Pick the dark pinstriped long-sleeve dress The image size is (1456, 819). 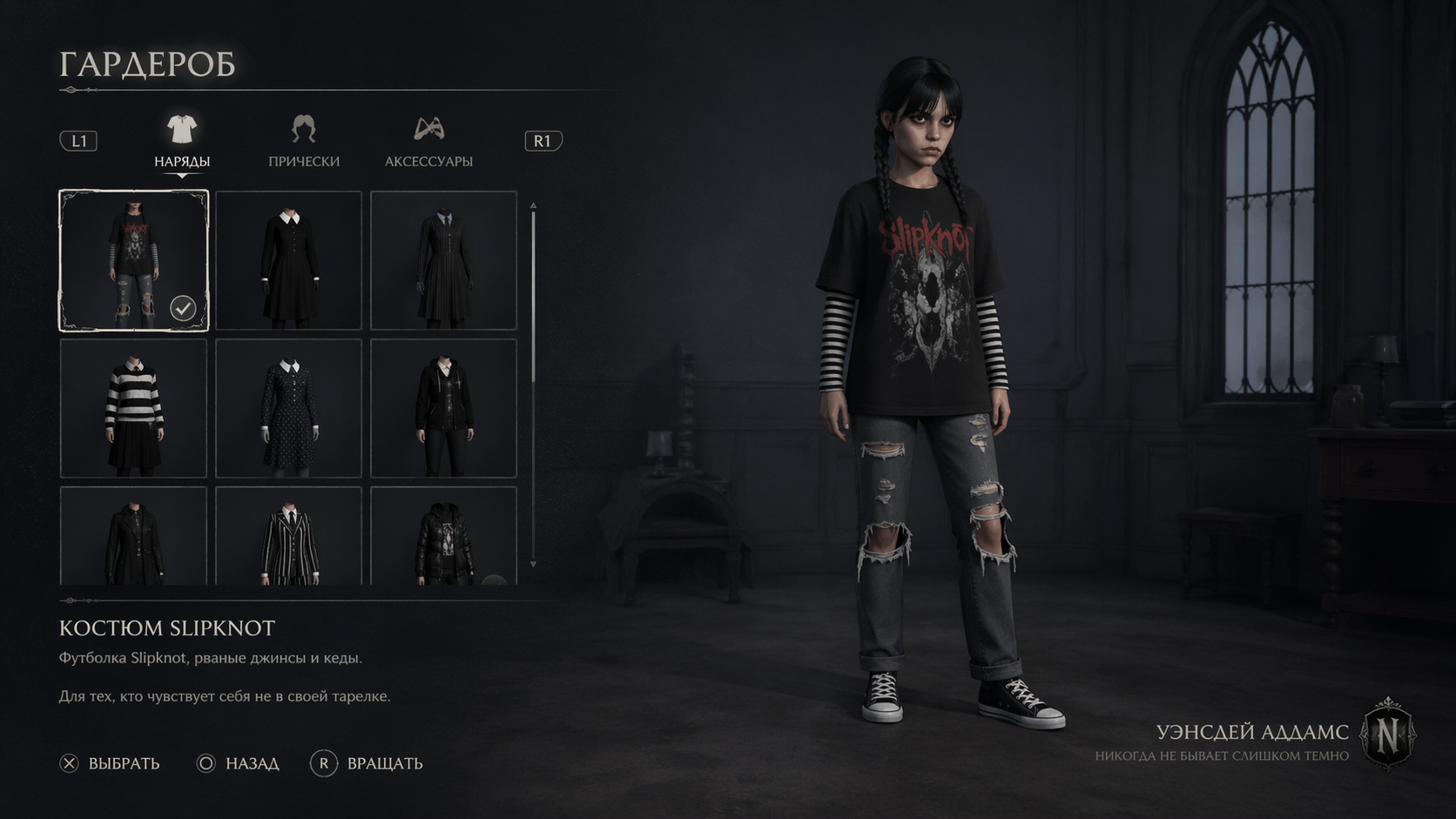(443, 260)
